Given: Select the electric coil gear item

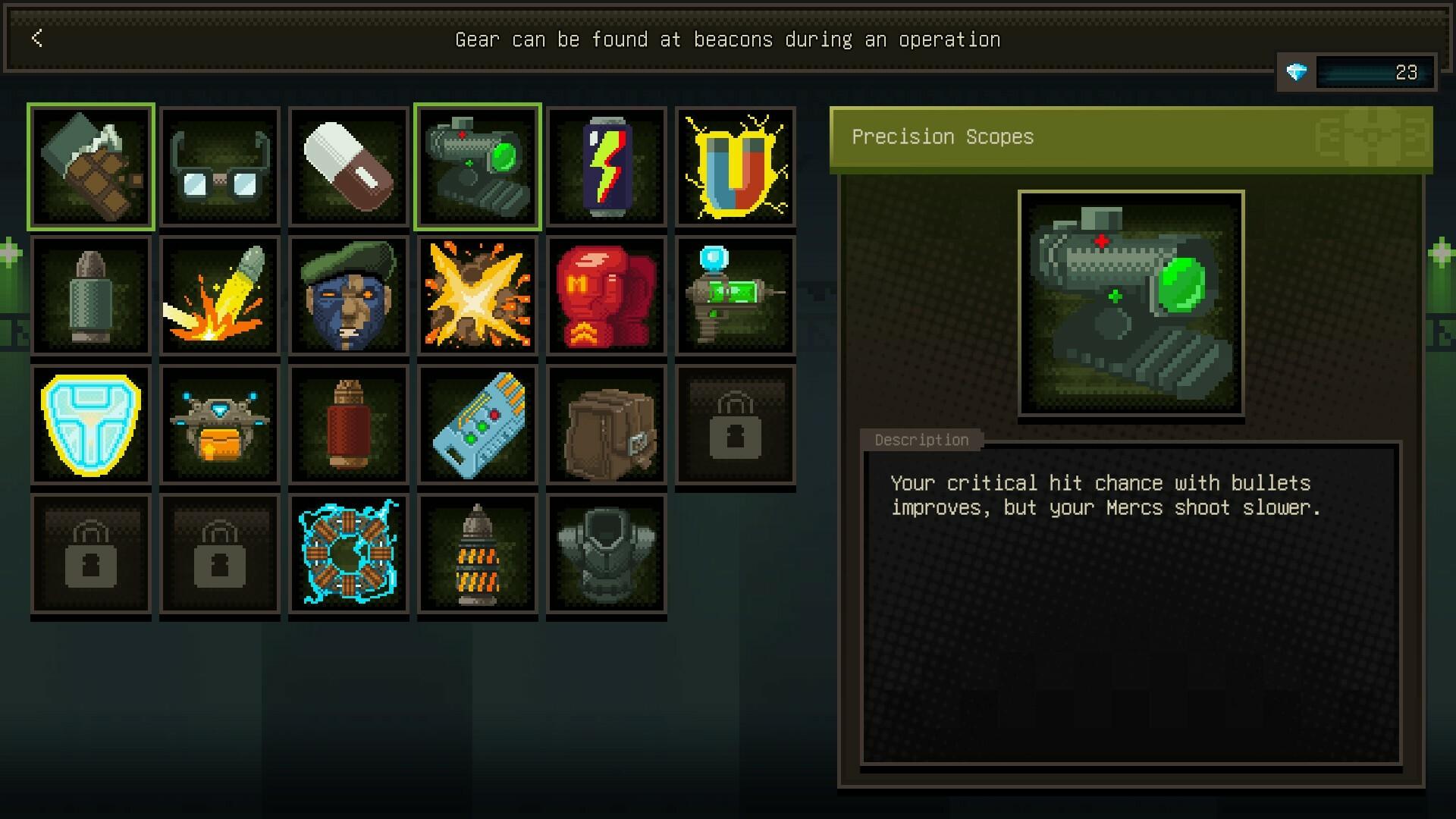Looking at the screenshot, I should pos(348,554).
